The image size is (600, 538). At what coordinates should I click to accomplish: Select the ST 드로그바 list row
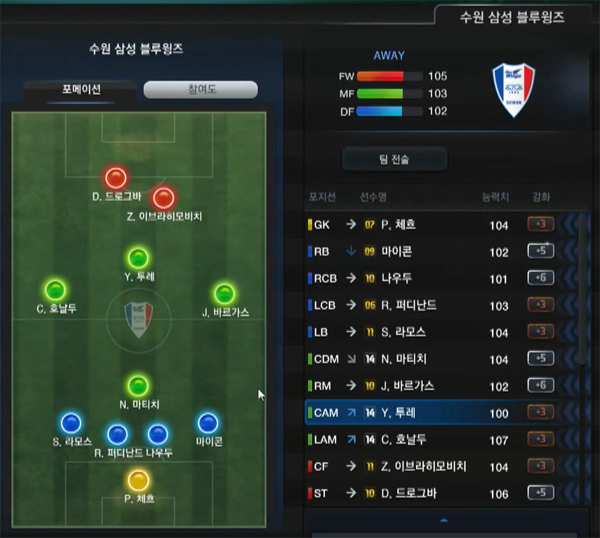click(430, 493)
